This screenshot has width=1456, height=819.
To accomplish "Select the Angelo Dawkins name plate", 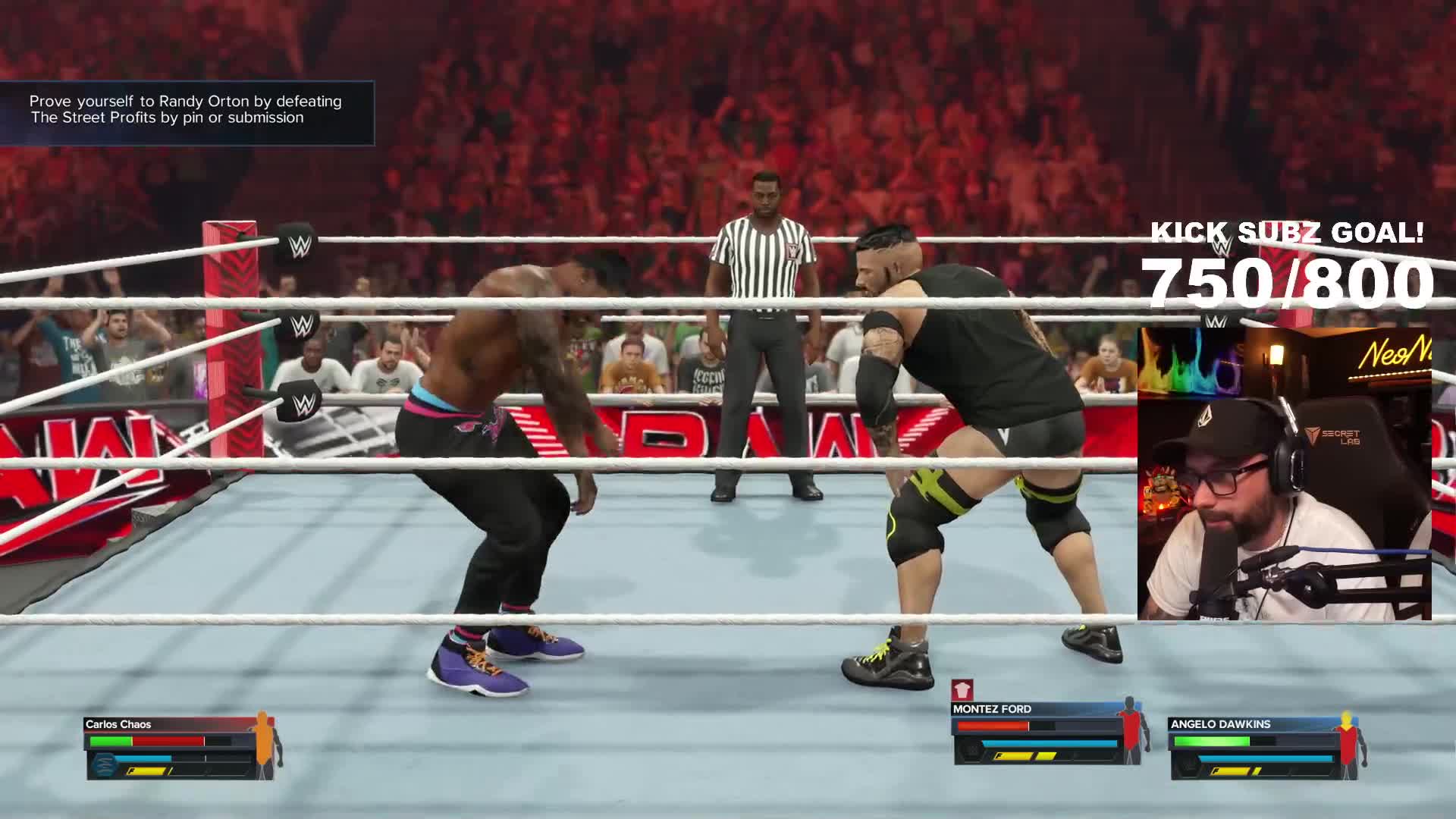I will (x=1220, y=724).
